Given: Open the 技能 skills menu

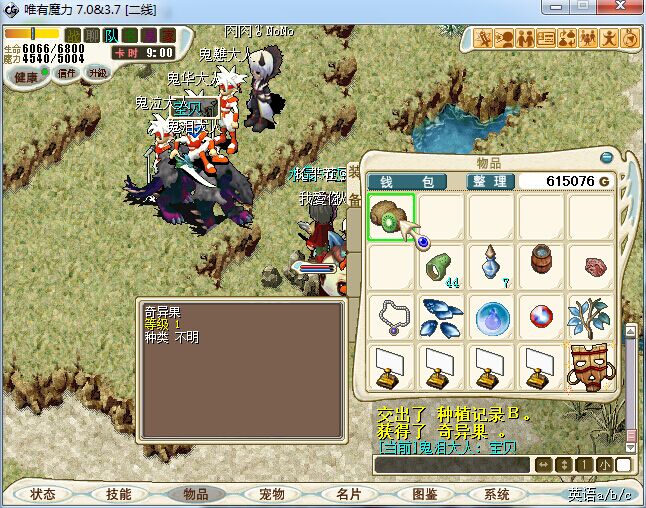Looking at the screenshot, I should [119, 494].
